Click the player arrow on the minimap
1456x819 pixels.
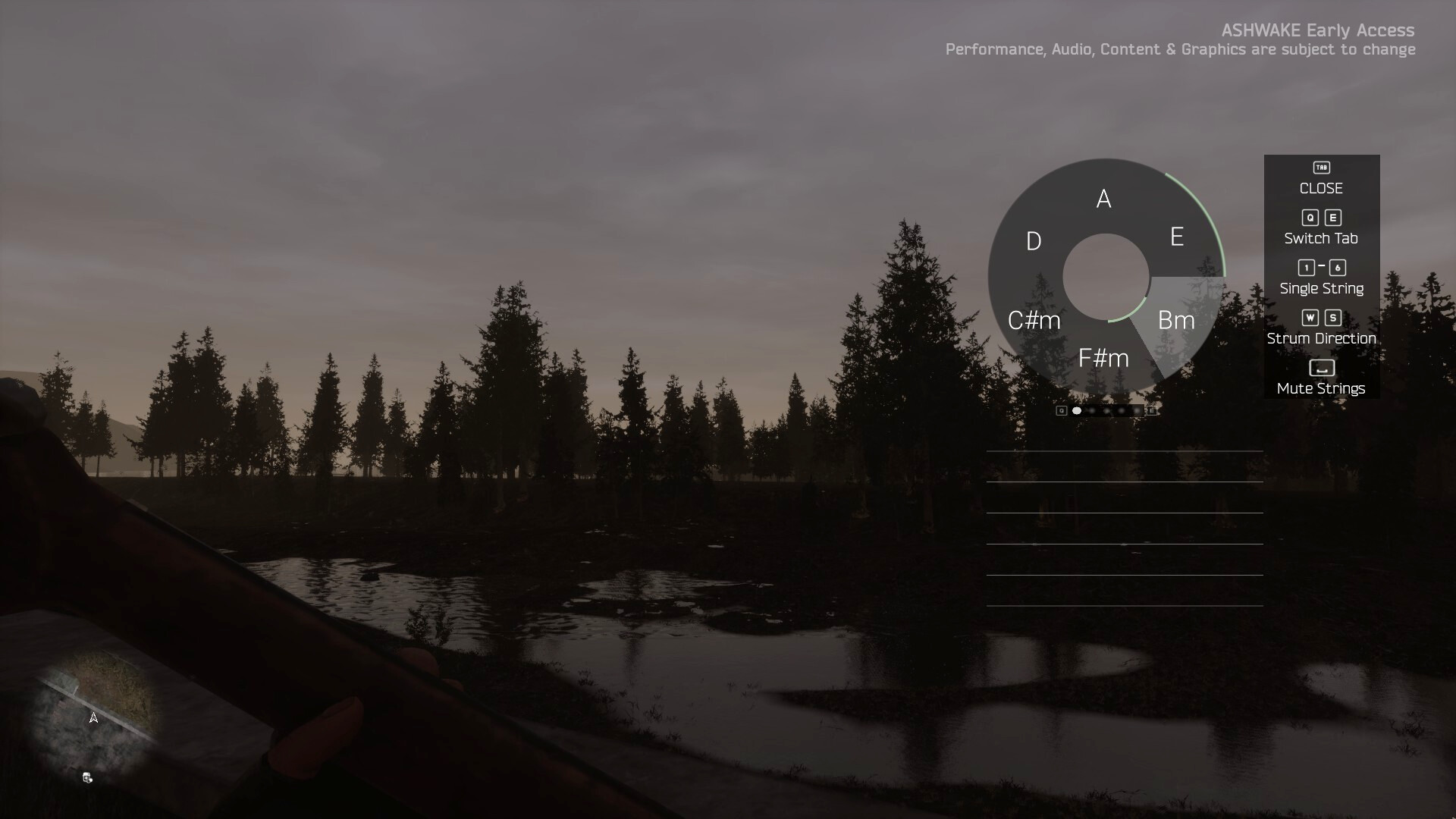(94, 717)
